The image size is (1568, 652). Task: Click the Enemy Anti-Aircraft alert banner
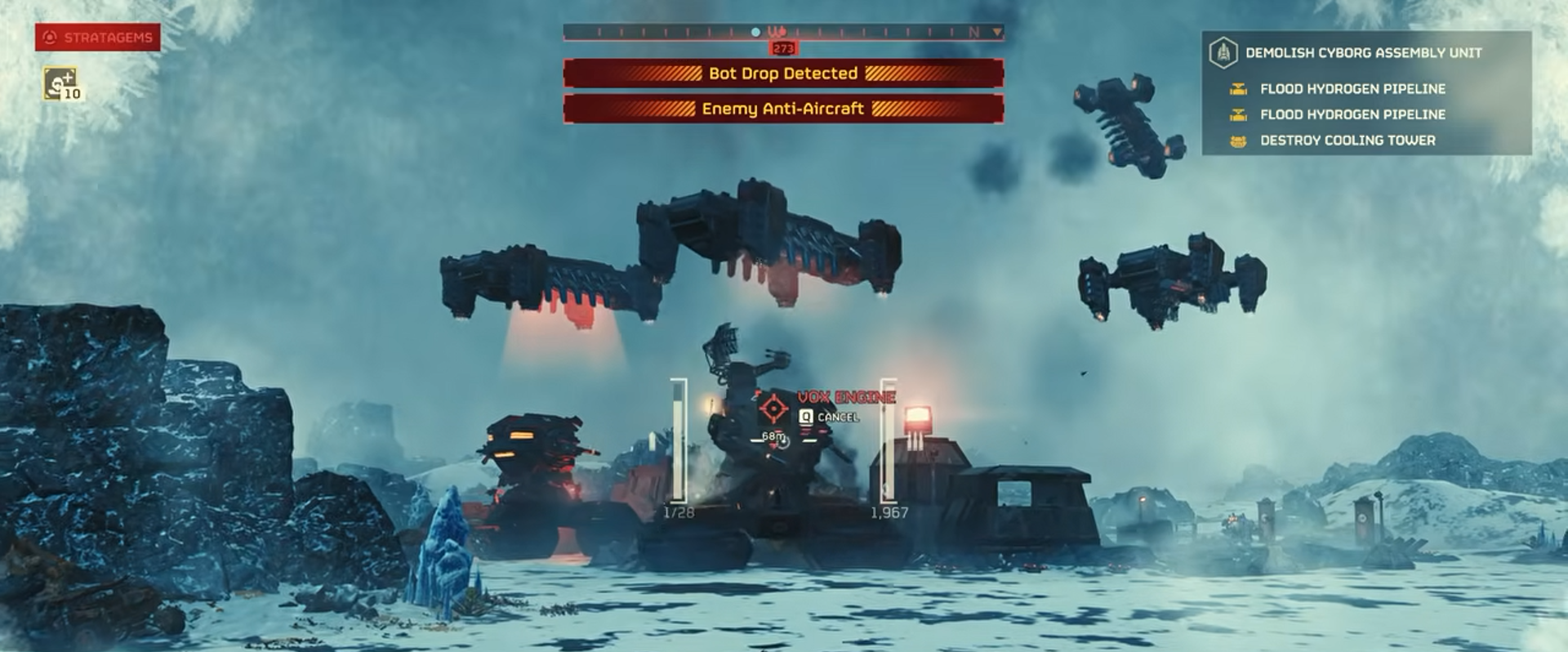pyautogui.click(x=782, y=109)
